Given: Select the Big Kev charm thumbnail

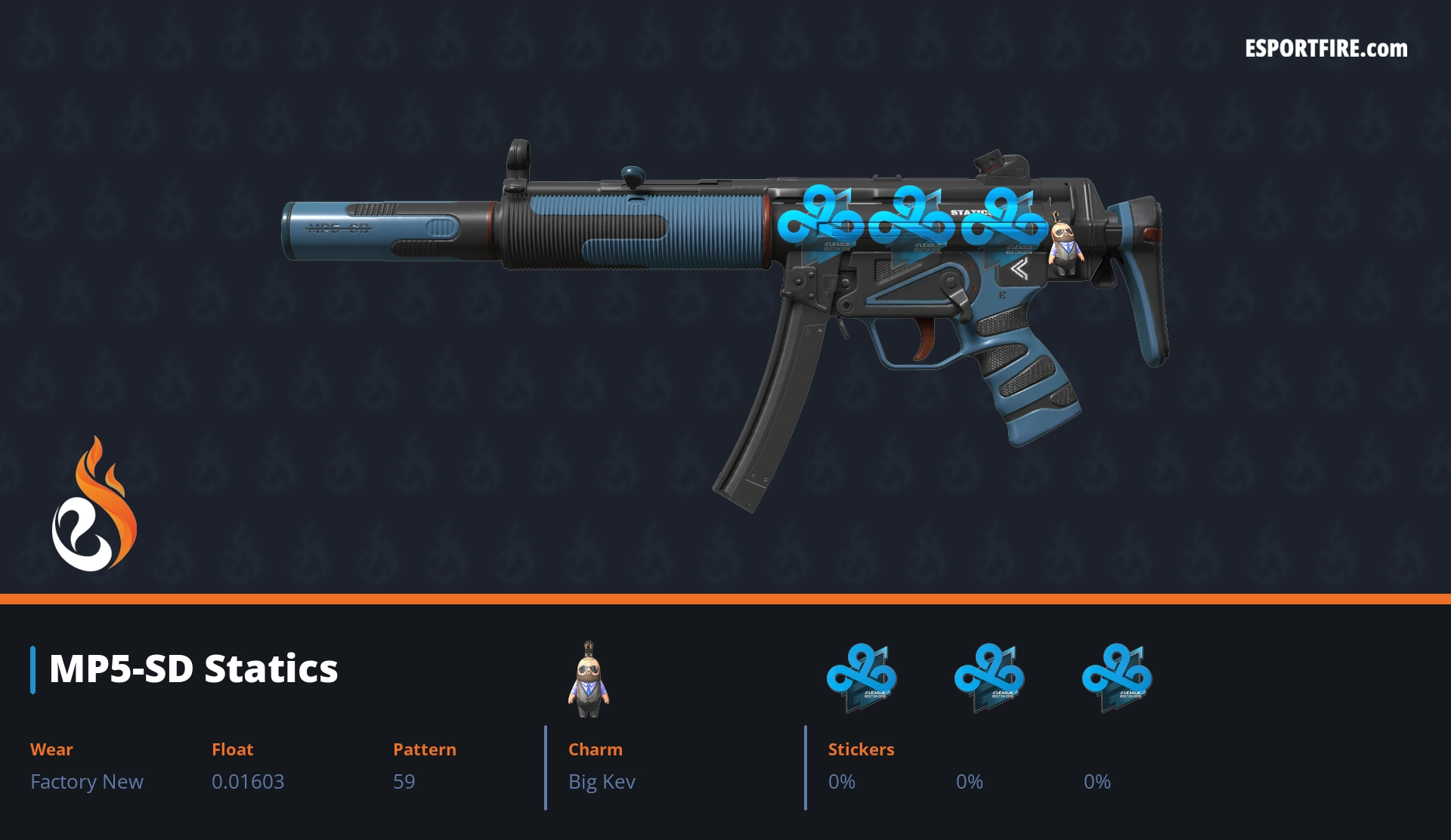Looking at the screenshot, I should point(589,680).
